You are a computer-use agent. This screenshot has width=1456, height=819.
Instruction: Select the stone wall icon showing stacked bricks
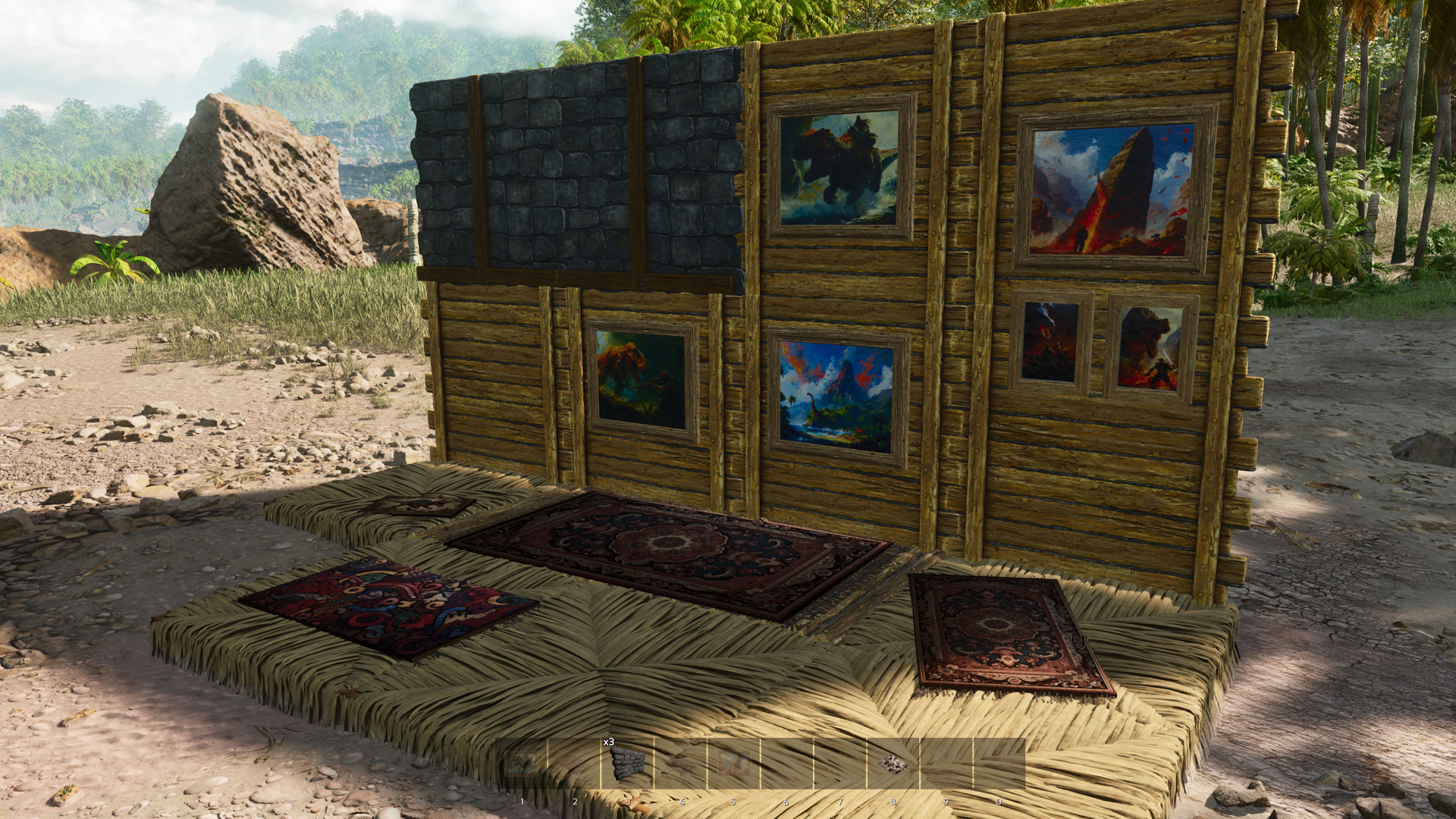click(627, 764)
